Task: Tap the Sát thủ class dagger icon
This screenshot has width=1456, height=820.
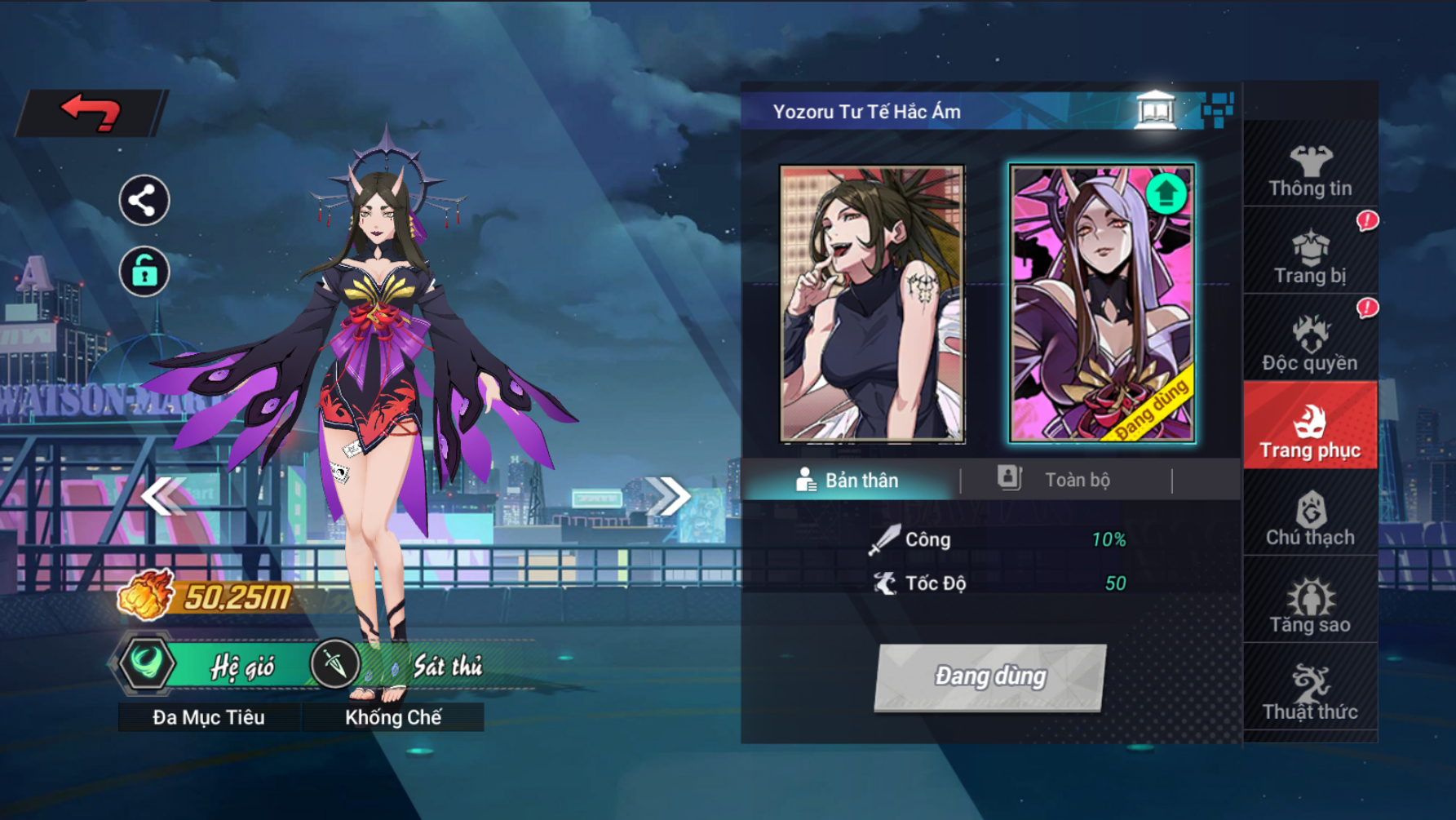Action: point(334,664)
